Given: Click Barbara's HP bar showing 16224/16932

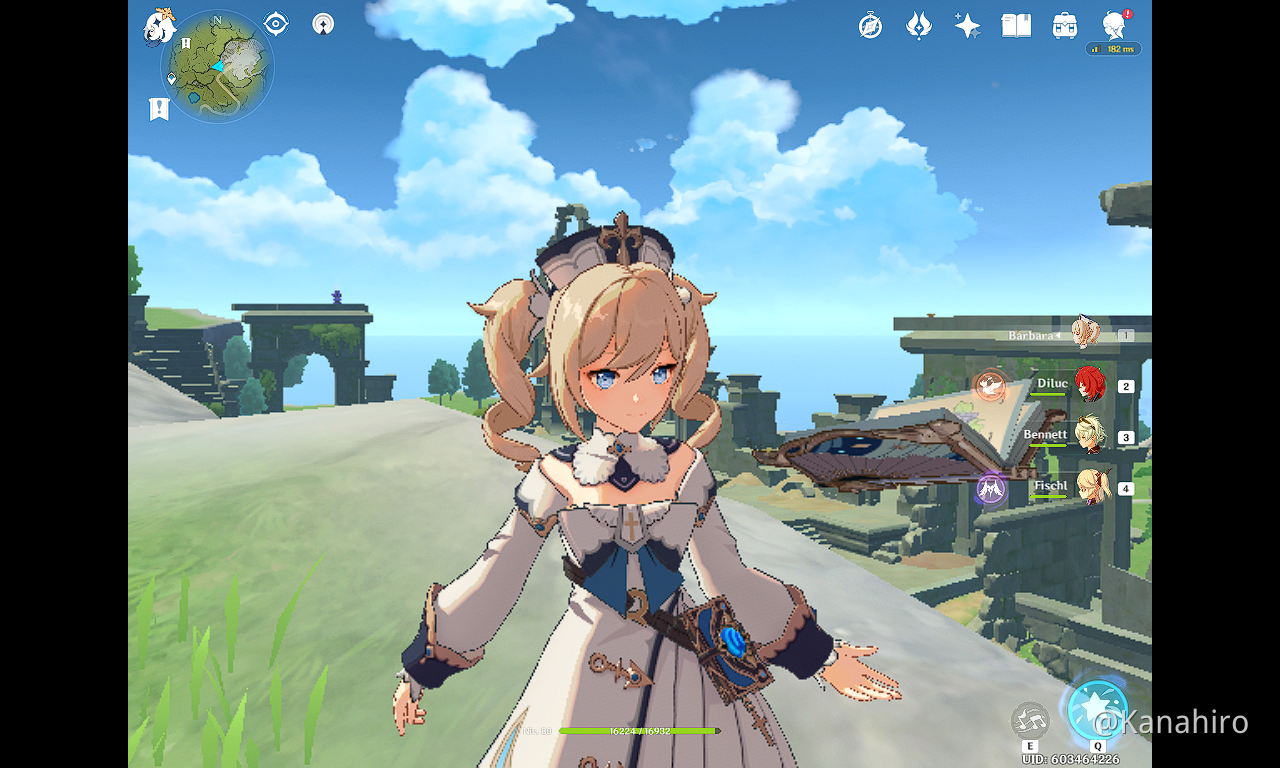Looking at the screenshot, I should pos(640,731).
